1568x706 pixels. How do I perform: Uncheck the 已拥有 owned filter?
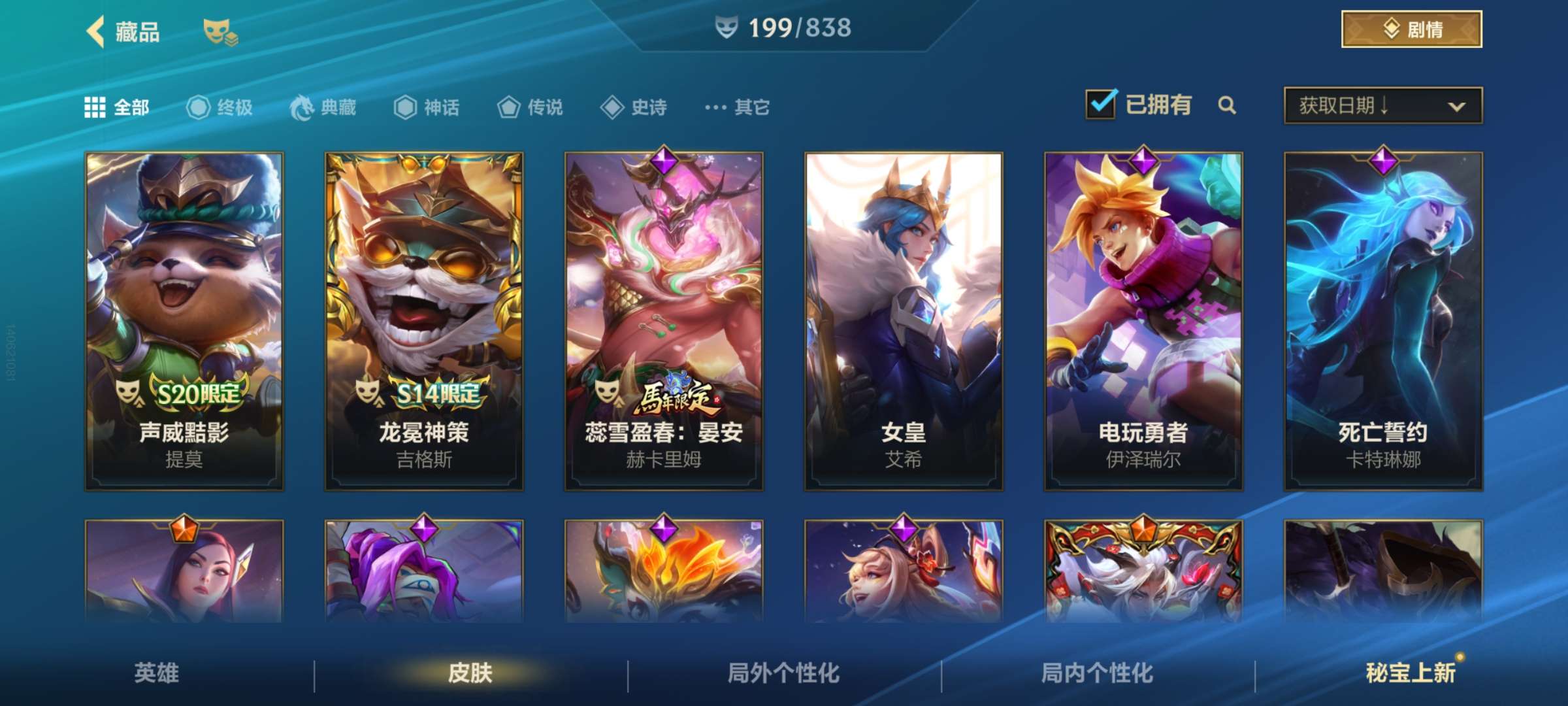click(1102, 104)
